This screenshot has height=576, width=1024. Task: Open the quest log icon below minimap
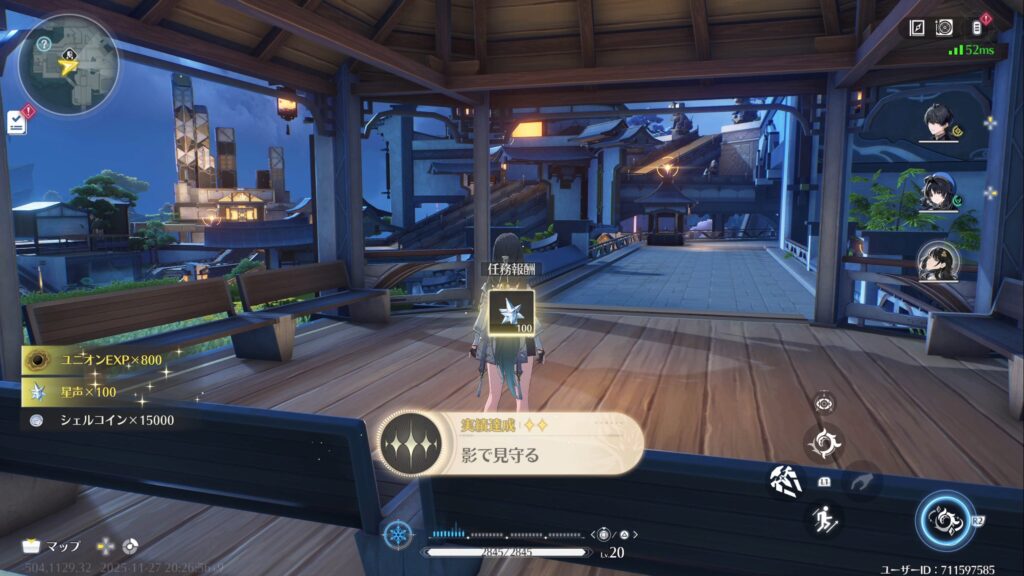coord(16,122)
